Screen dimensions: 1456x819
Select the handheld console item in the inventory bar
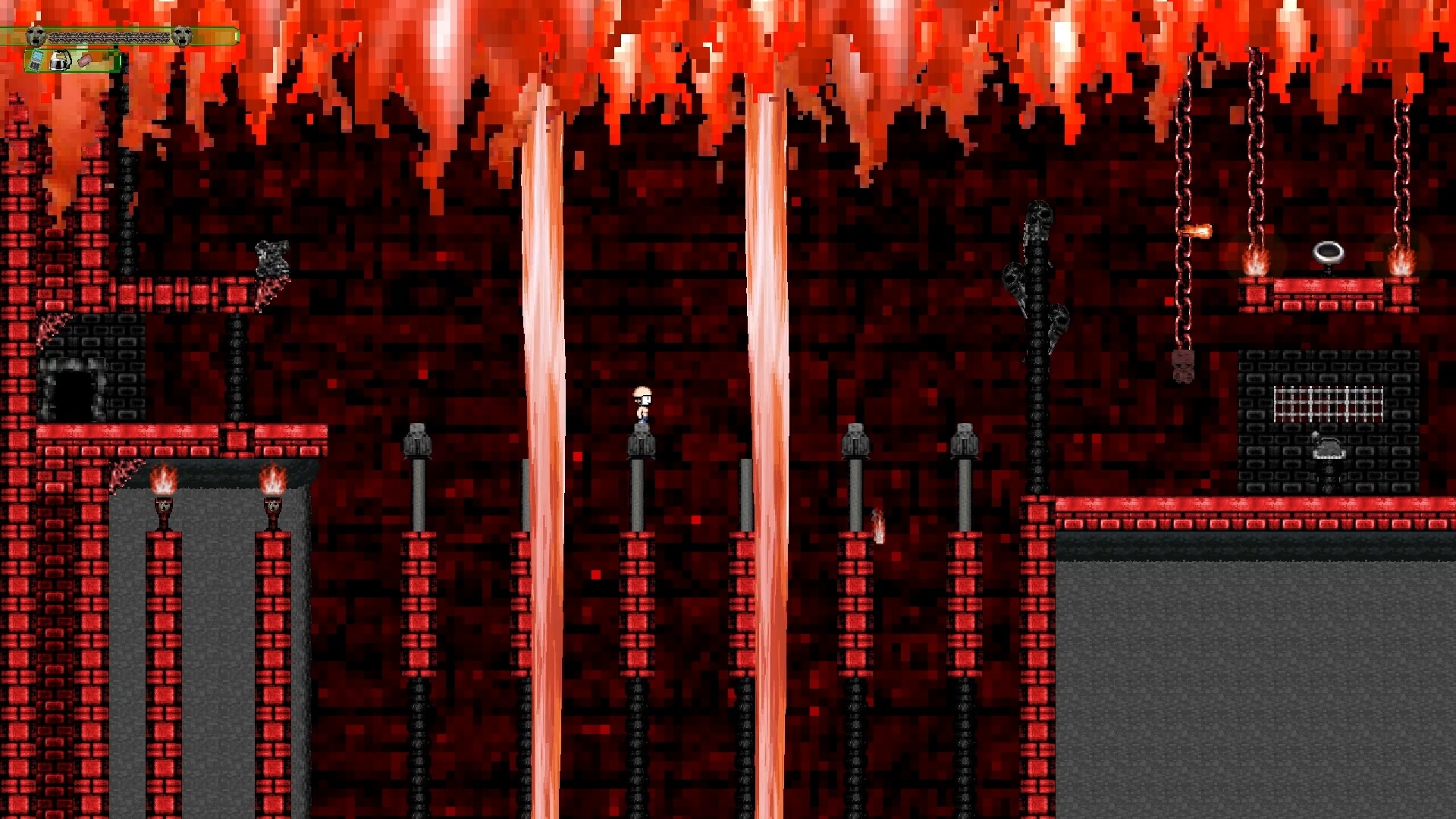point(36,61)
